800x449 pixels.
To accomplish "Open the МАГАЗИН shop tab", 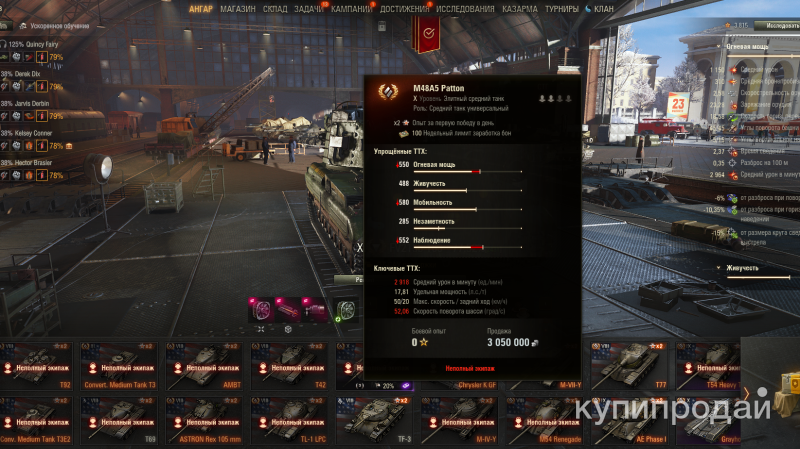I will (x=237, y=8).
